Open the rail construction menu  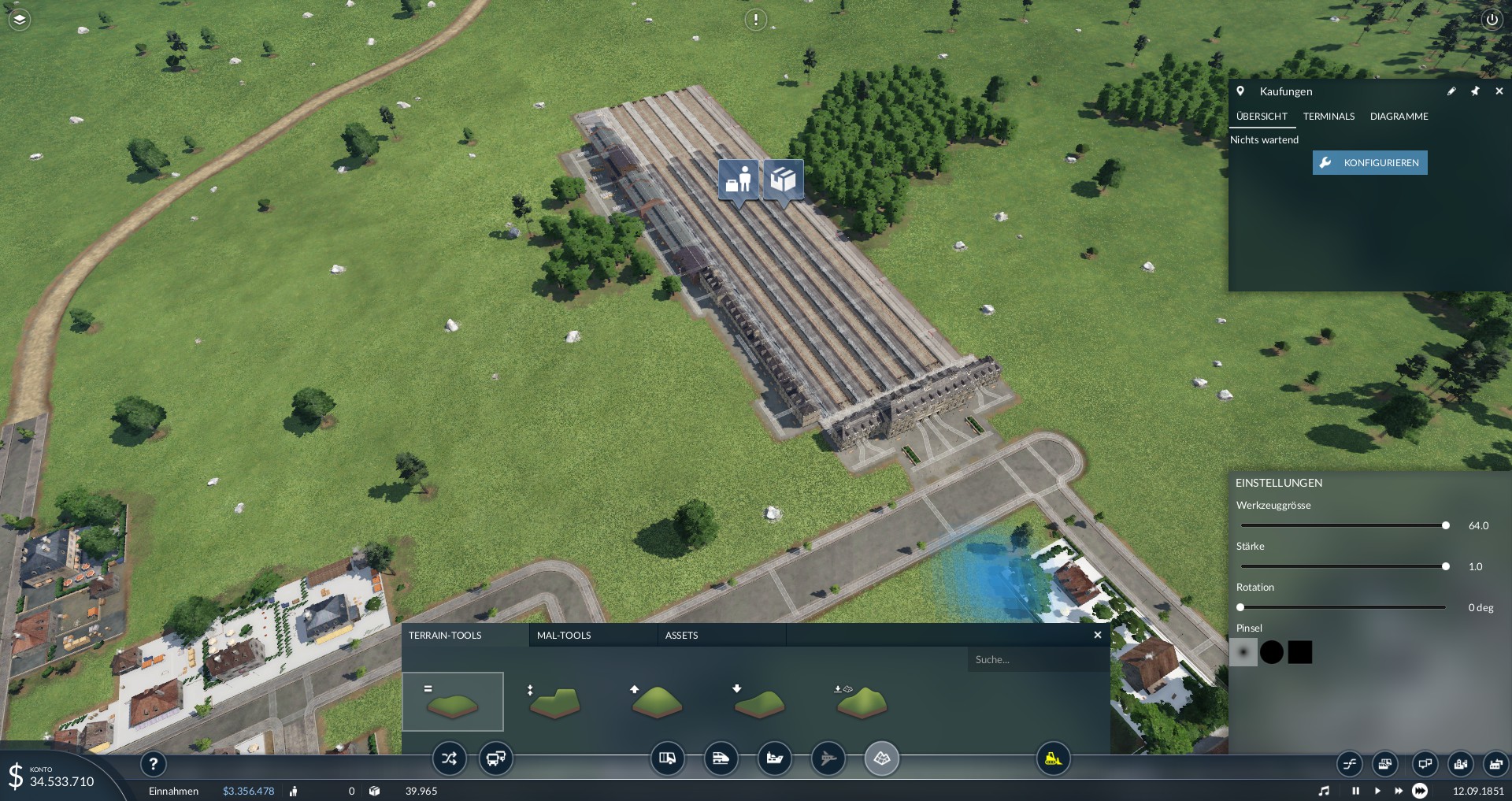click(x=721, y=759)
